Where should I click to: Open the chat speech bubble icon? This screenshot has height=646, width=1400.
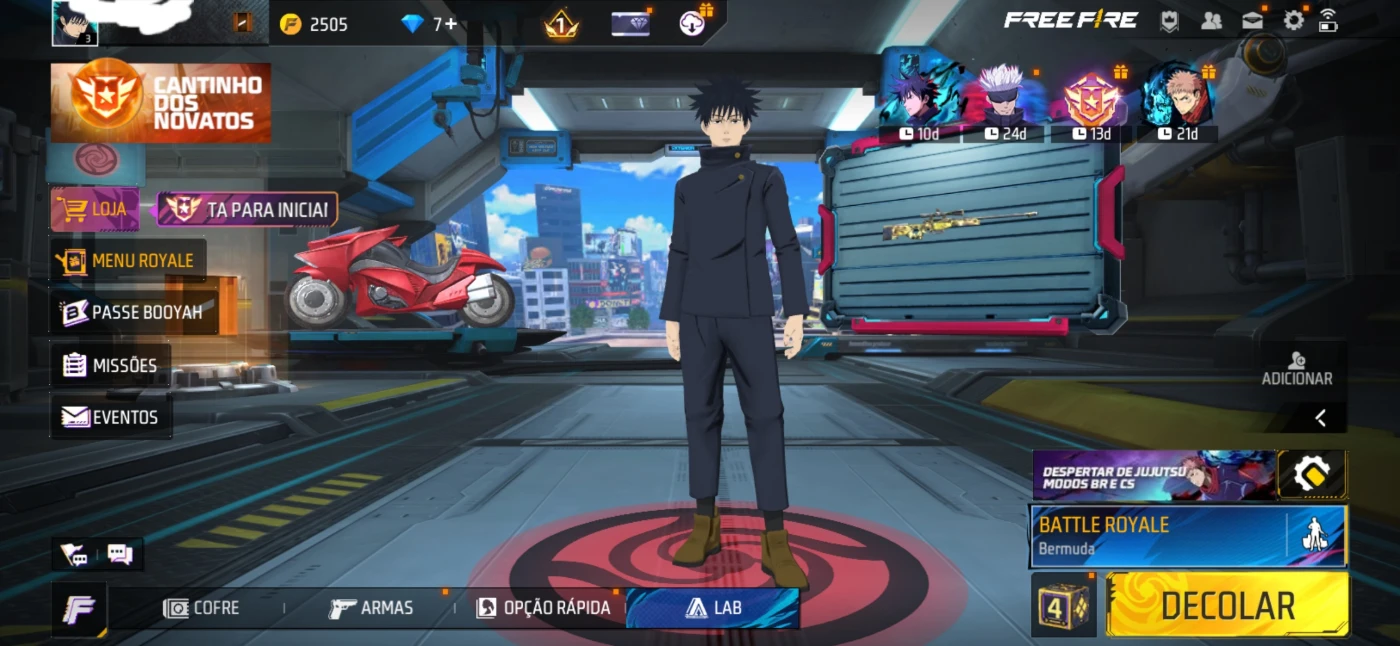point(120,553)
